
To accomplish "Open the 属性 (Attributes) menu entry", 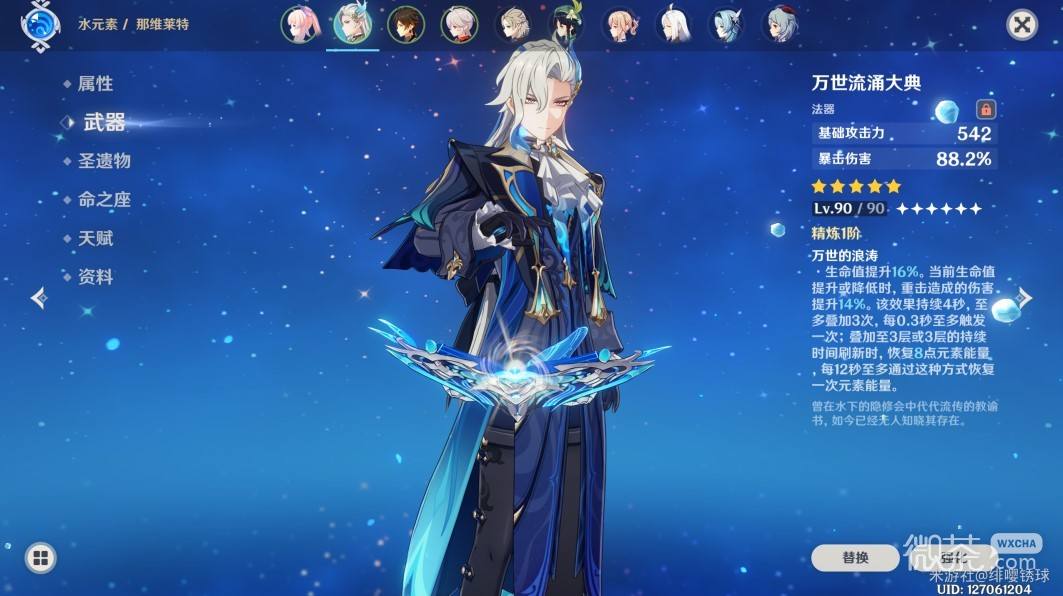I will click(x=95, y=84).
